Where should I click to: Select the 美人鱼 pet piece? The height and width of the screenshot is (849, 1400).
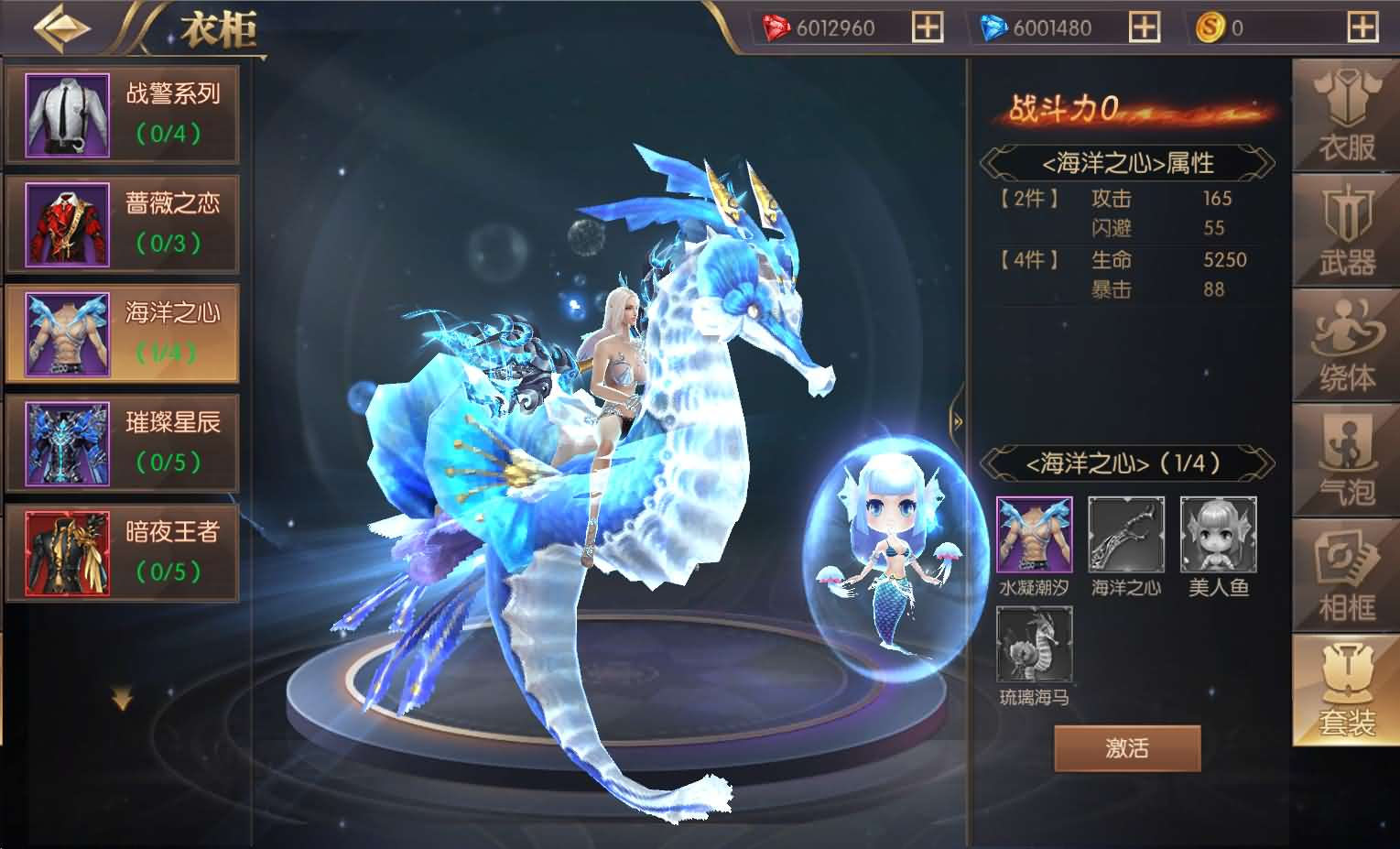click(x=1218, y=536)
